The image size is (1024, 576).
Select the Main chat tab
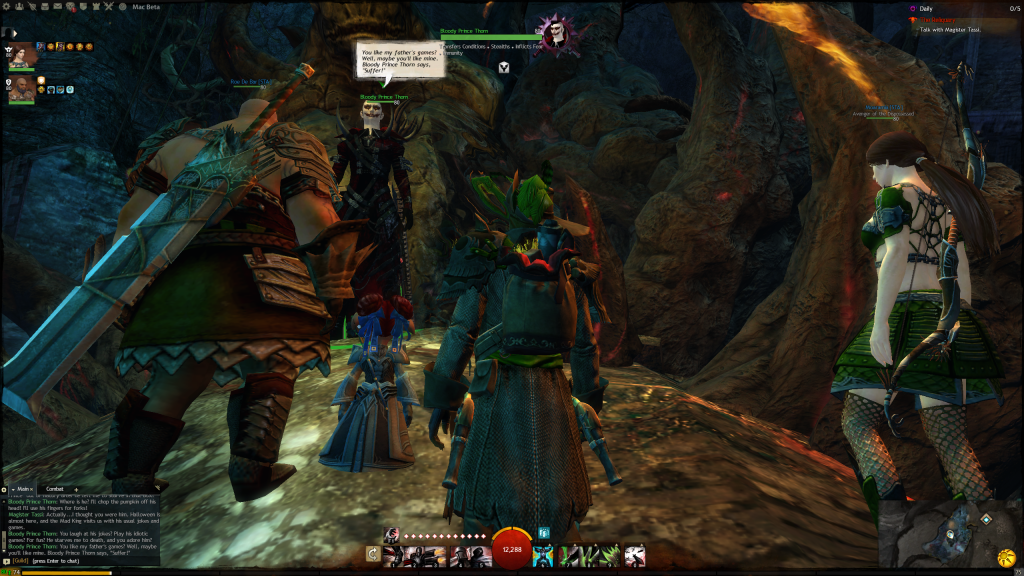tap(20, 489)
